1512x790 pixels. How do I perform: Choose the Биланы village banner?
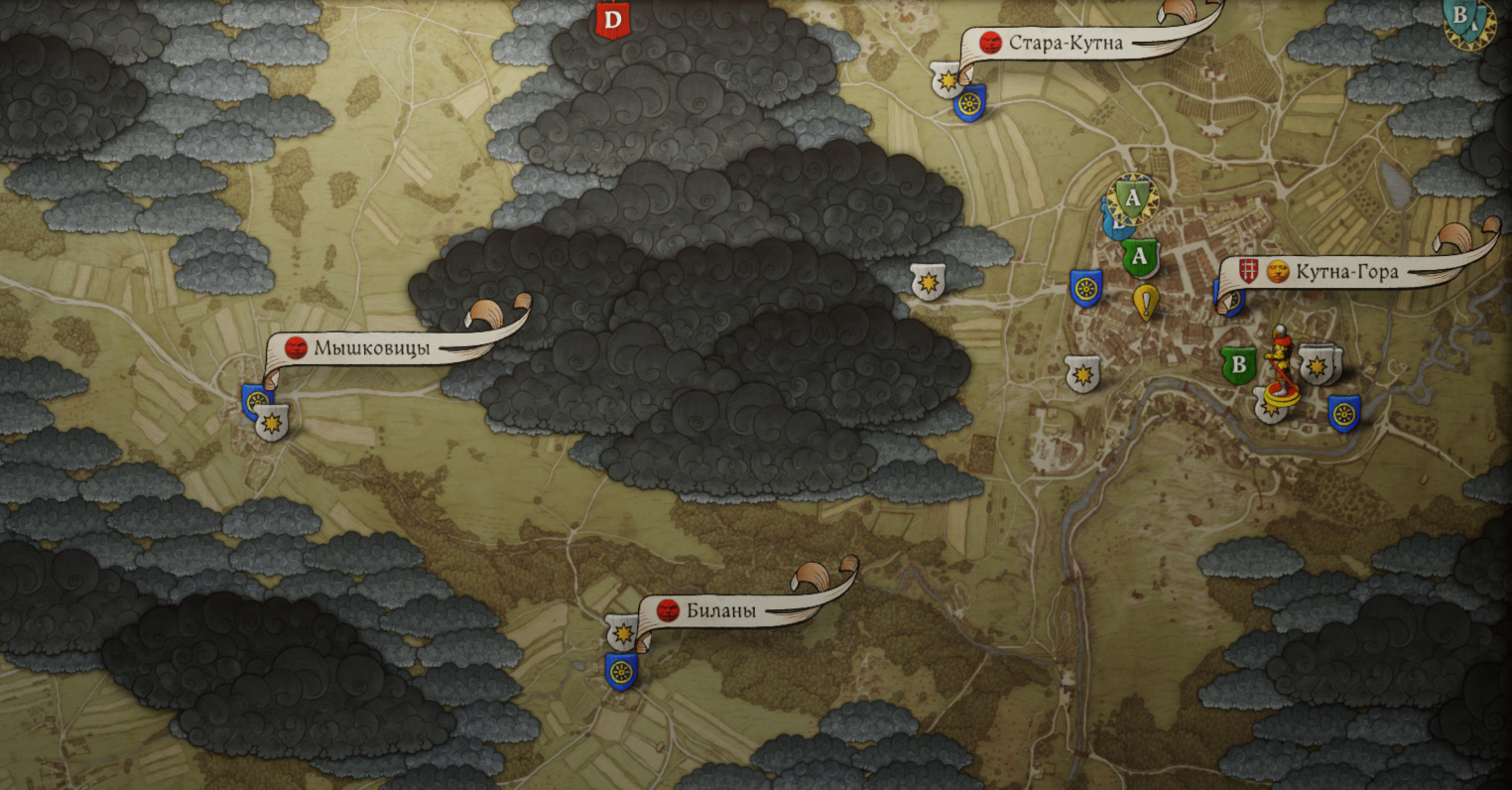tap(721, 610)
